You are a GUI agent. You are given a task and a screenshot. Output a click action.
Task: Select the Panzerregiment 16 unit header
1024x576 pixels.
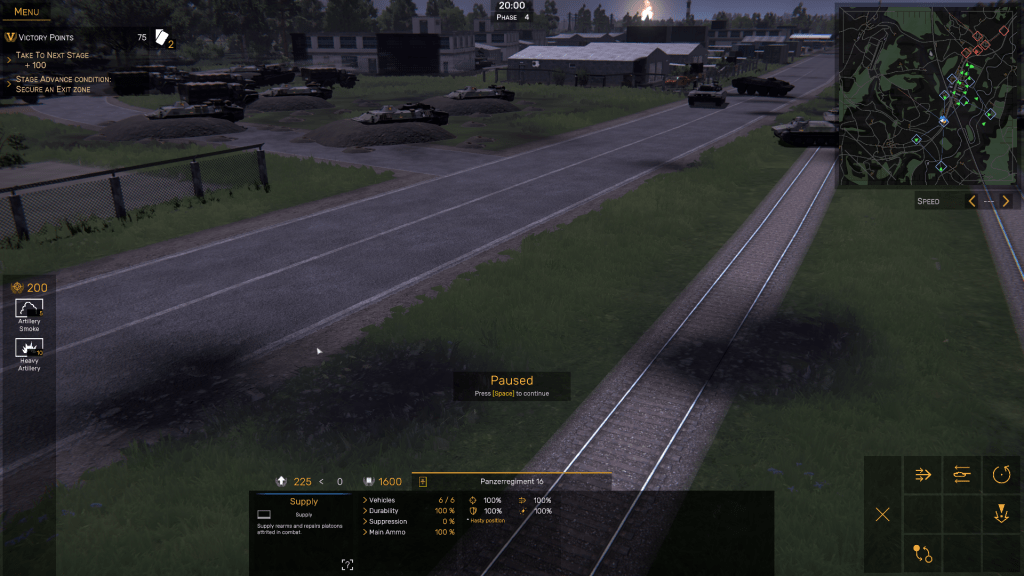pyautogui.click(x=511, y=481)
